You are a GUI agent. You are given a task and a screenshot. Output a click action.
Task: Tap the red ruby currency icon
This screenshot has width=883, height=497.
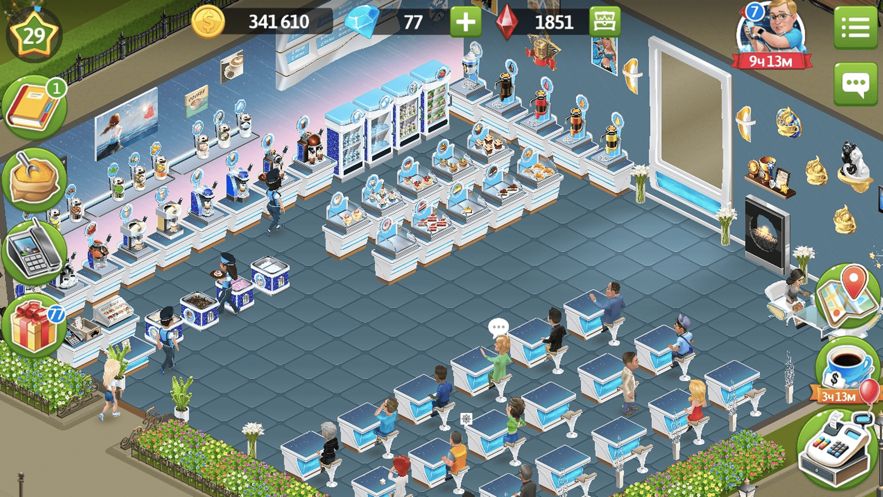tap(508, 21)
